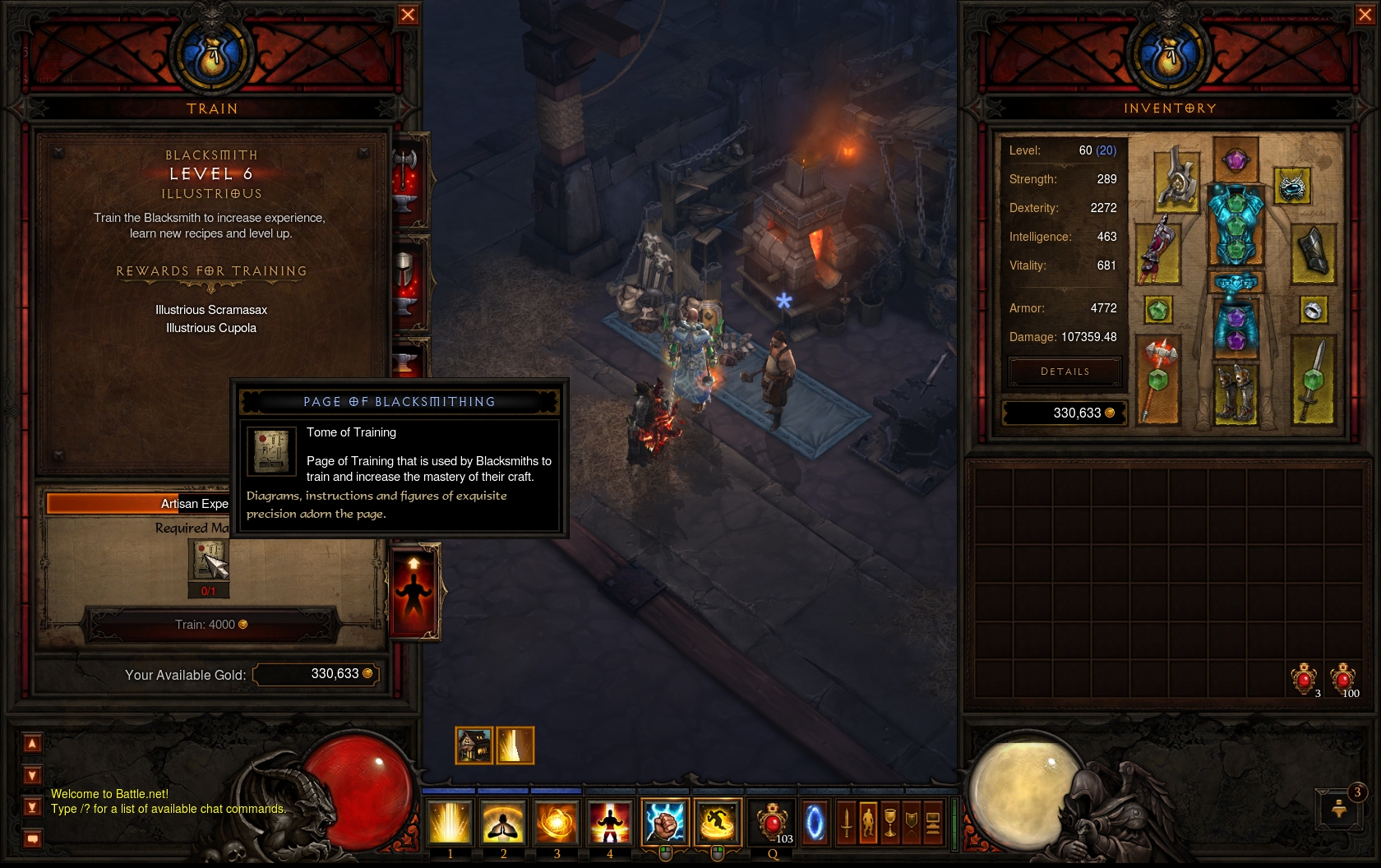
Task: Switch to the armor crafting helmet tab
Action: 409,279
